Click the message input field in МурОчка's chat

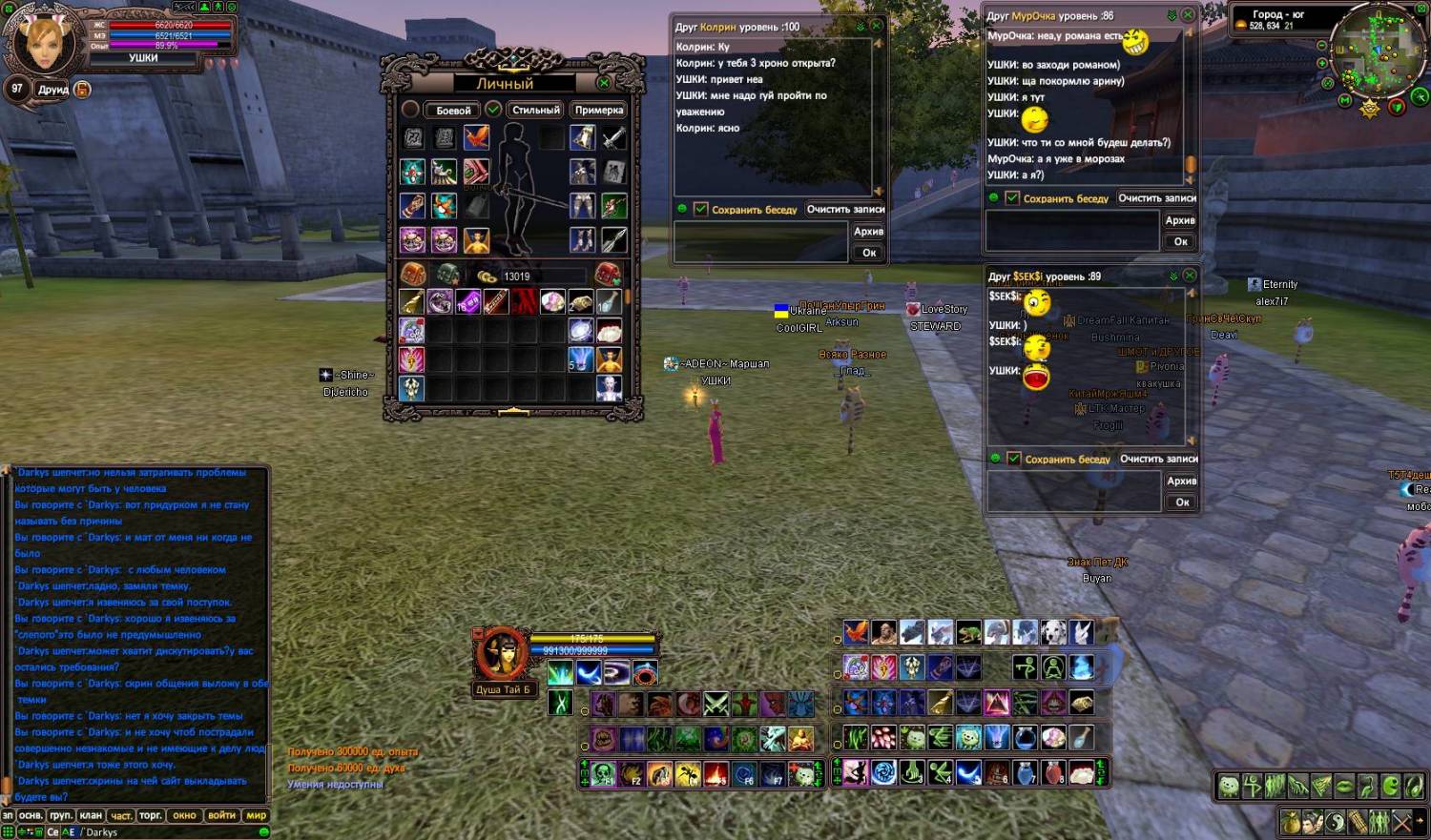pos(1072,231)
